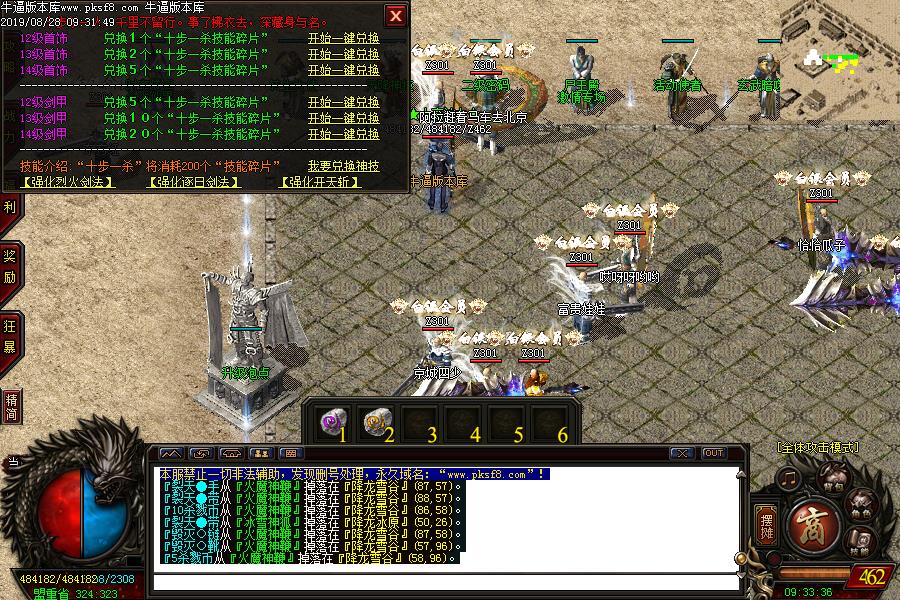Choose 我要兑换神技 link

(343, 166)
